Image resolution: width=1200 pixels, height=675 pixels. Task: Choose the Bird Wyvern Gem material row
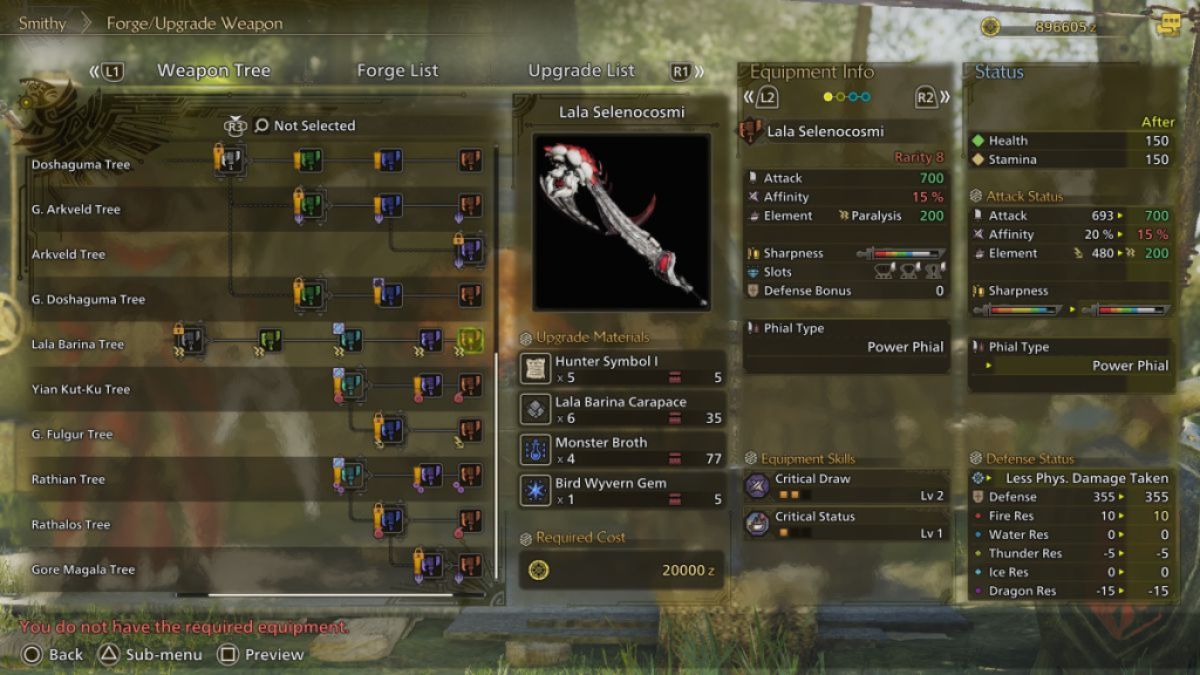click(x=621, y=490)
